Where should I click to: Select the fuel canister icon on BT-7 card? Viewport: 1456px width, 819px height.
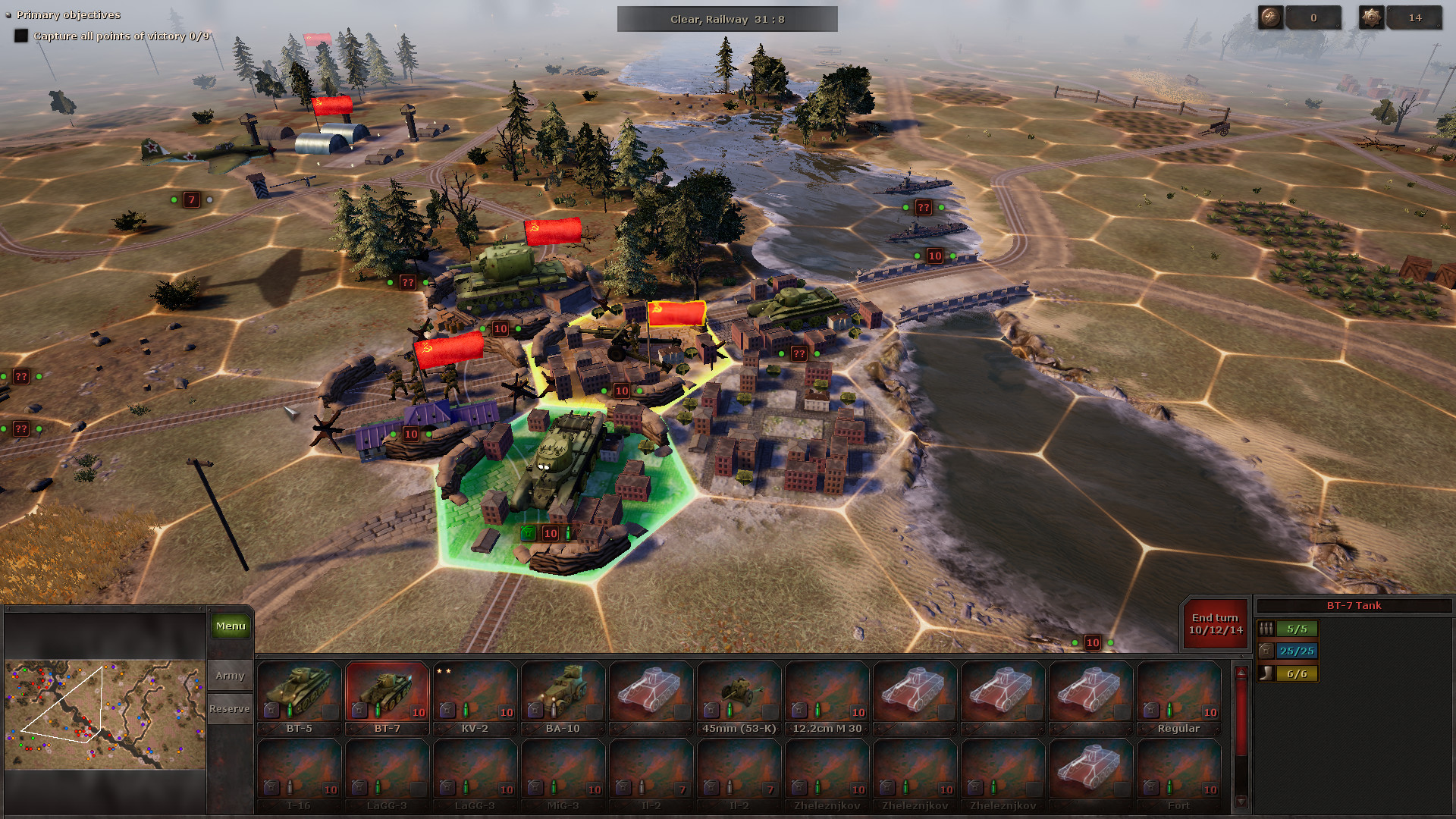pos(359,711)
